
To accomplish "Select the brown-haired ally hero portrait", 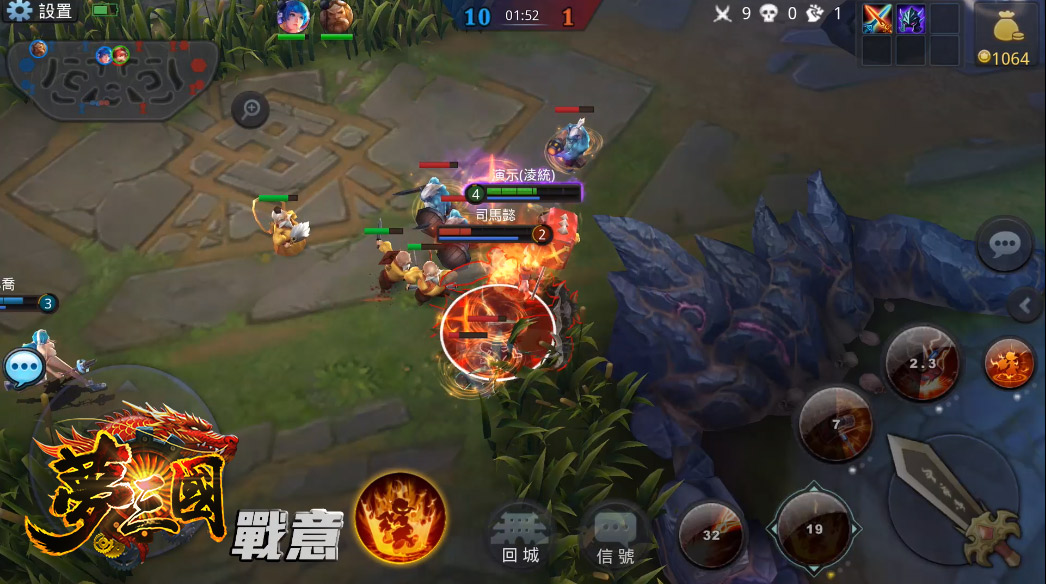I will pyautogui.click(x=336, y=17).
